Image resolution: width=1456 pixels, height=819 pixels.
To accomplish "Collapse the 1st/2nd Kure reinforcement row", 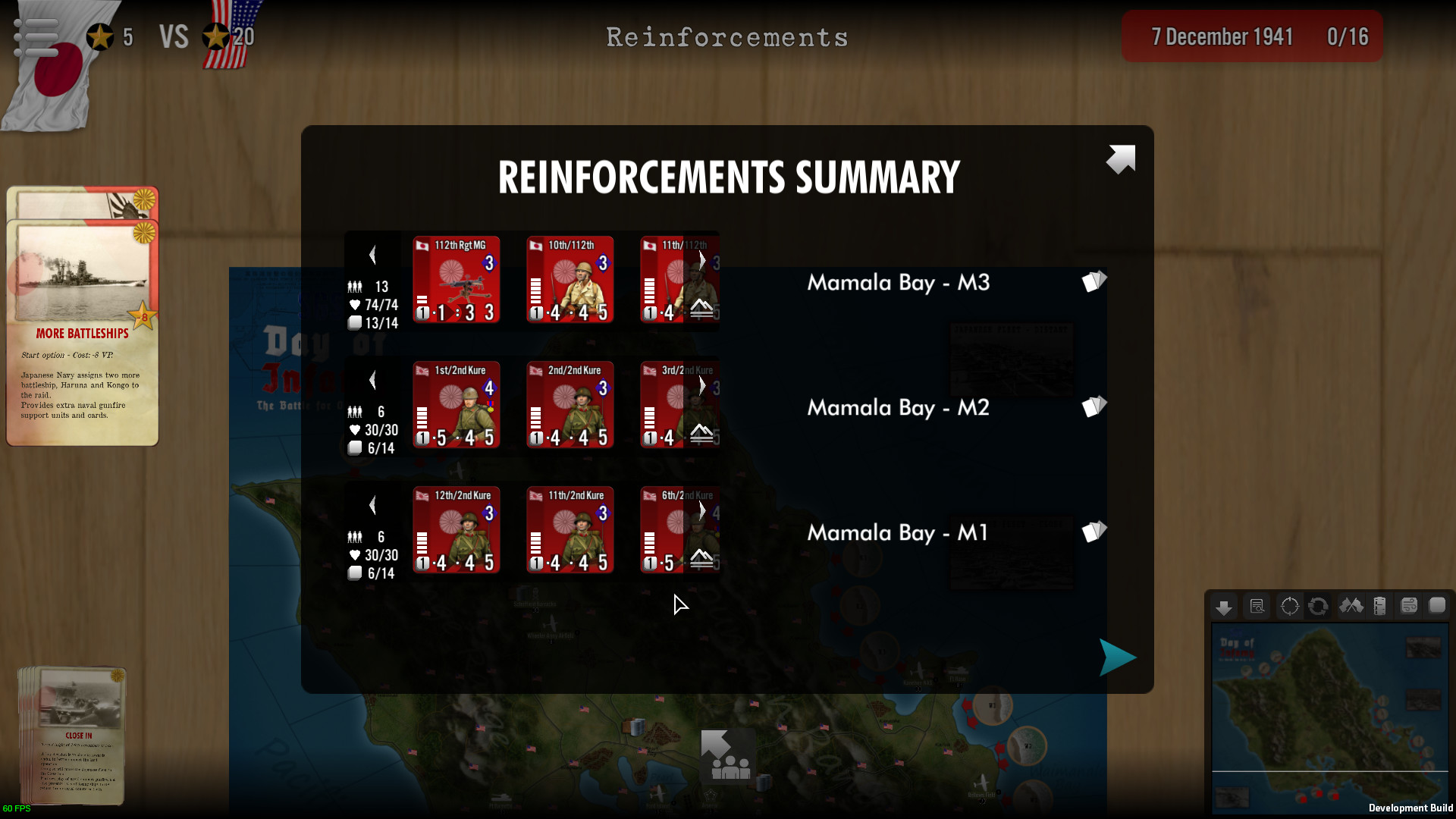I will pos(372,380).
